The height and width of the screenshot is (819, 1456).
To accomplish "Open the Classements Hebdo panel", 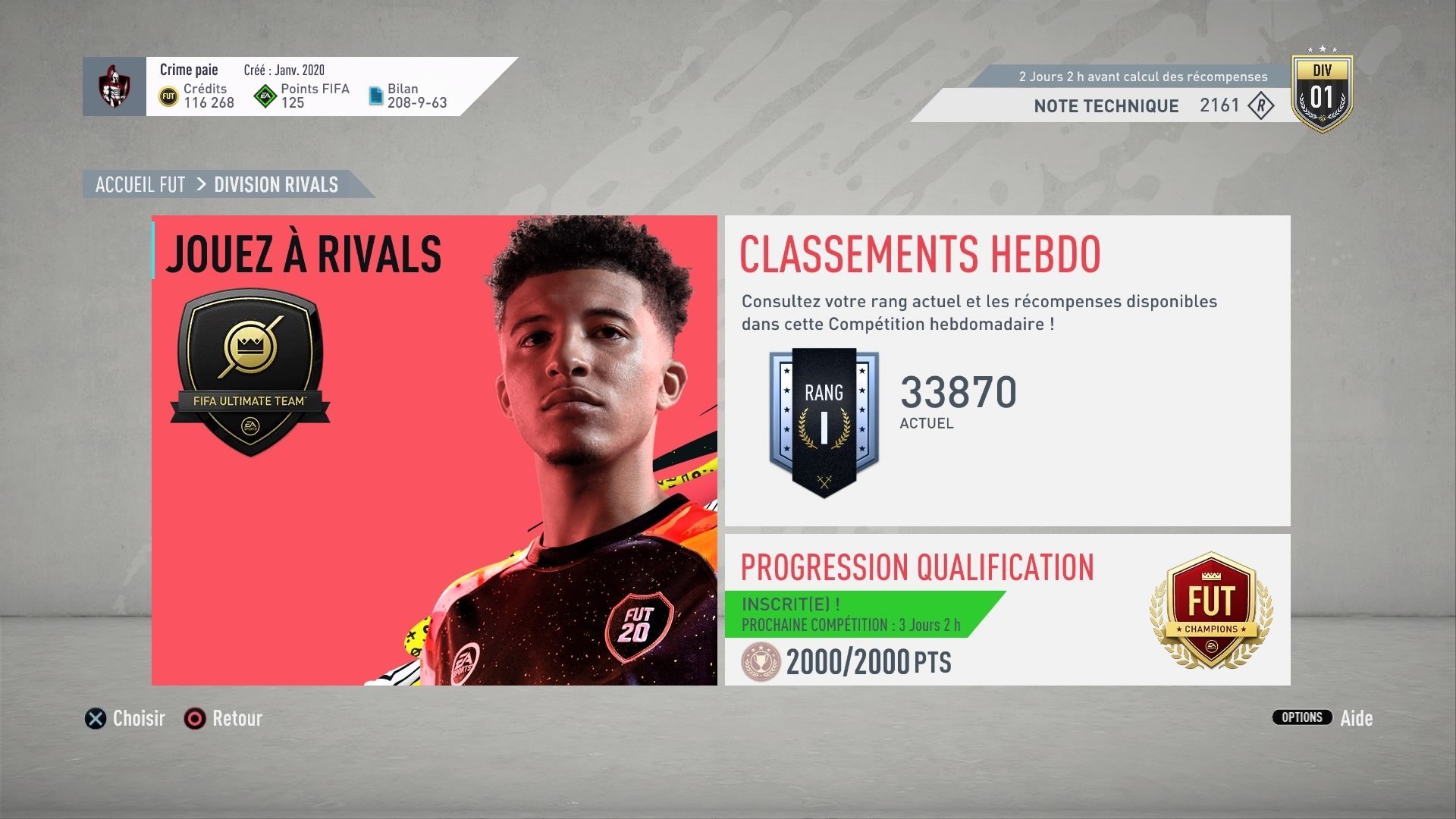I will pos(1007,370).
